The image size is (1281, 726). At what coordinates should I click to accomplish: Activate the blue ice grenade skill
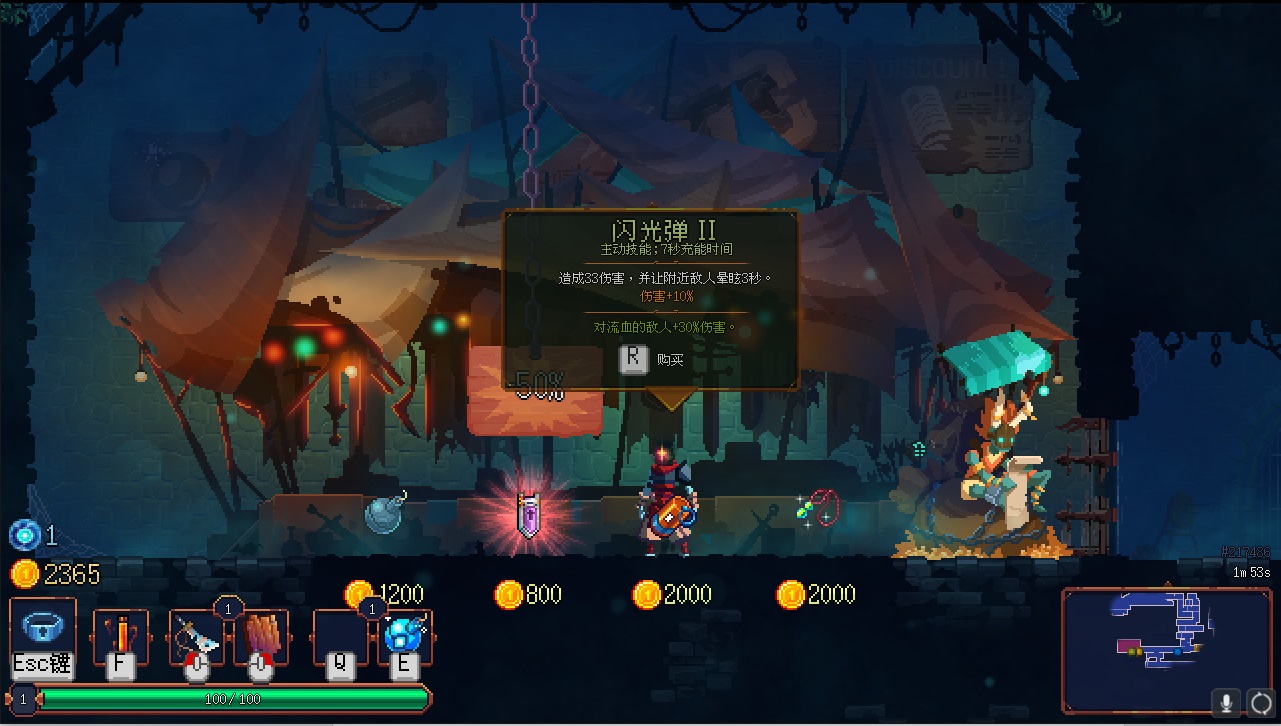406,635
